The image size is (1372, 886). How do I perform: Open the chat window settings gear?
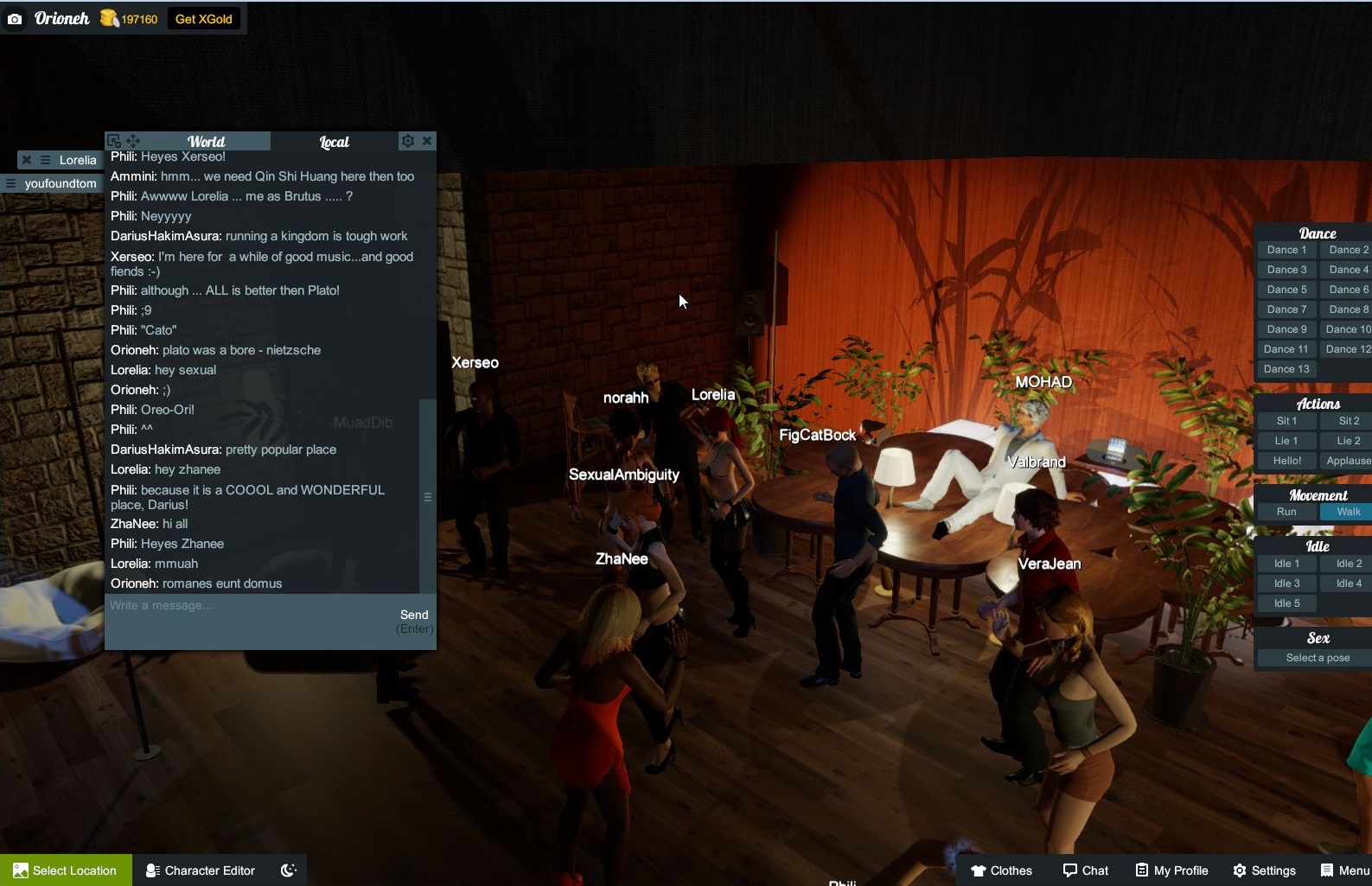(x=407, y=140)
